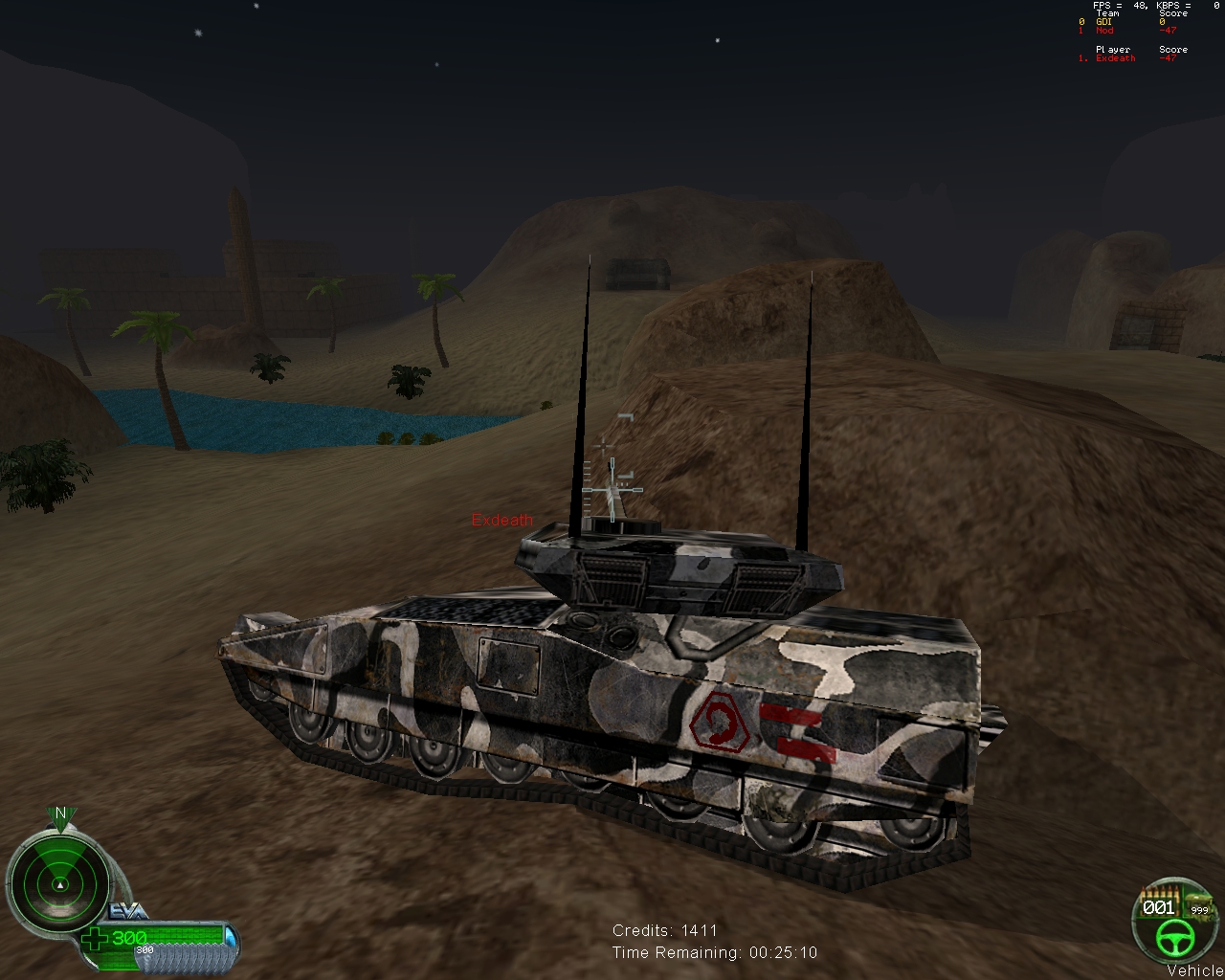Select the green steering wheel vehicle icon
The height and width of the screenshot is (980, 1225).
click(x=1172, y=939)
